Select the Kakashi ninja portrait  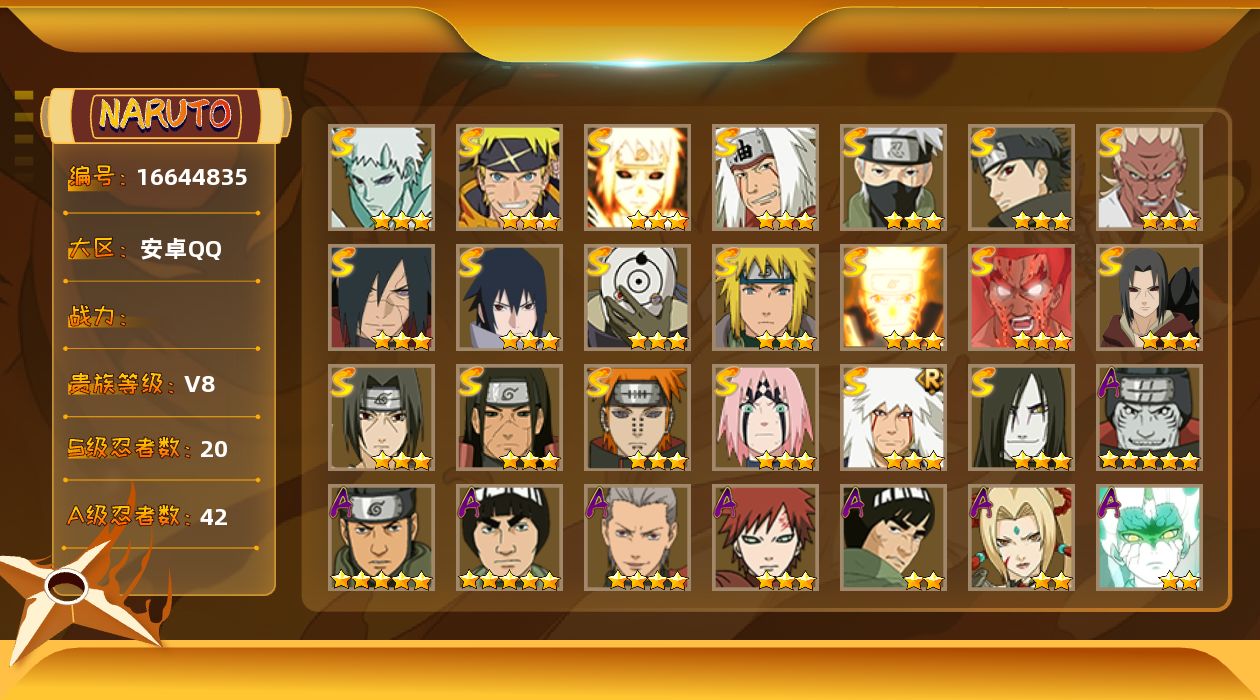[x=893, y=177]
